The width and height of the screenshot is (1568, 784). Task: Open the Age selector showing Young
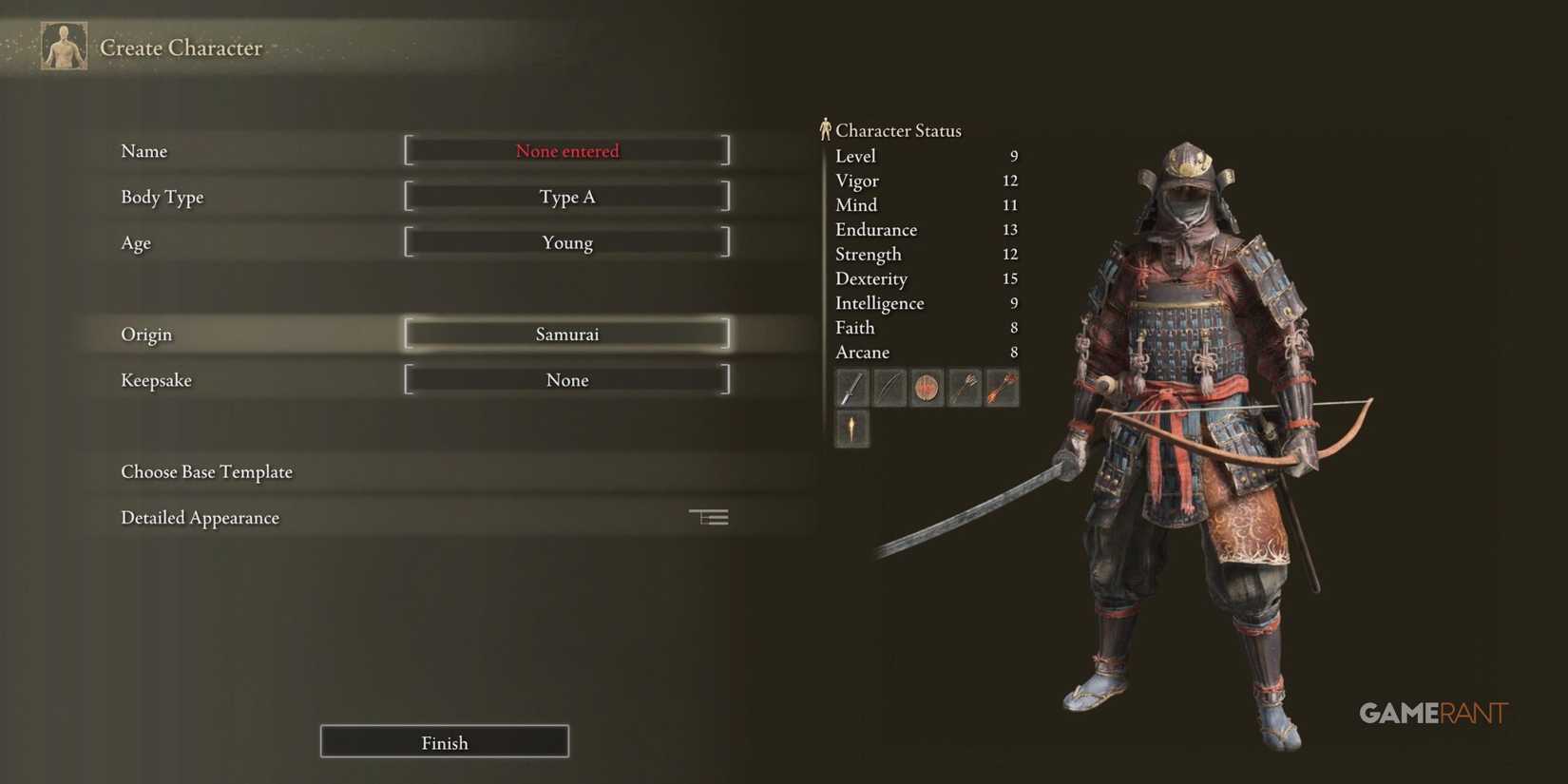[x=566, y=242]
